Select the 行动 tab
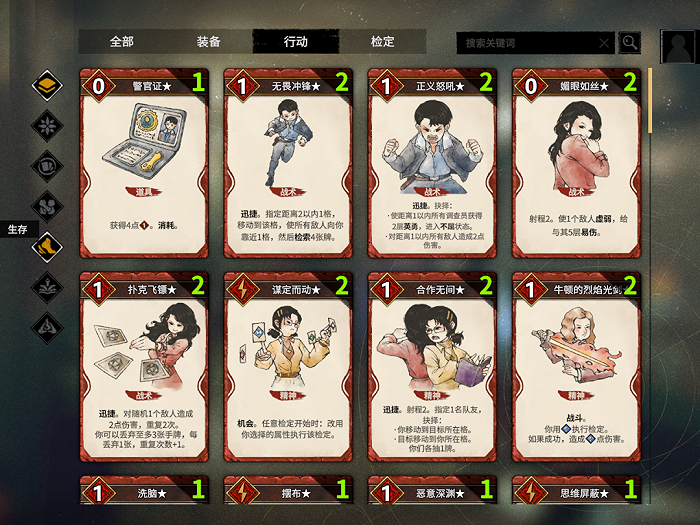The width and height of the screenshot is (700, 525). 296,42
